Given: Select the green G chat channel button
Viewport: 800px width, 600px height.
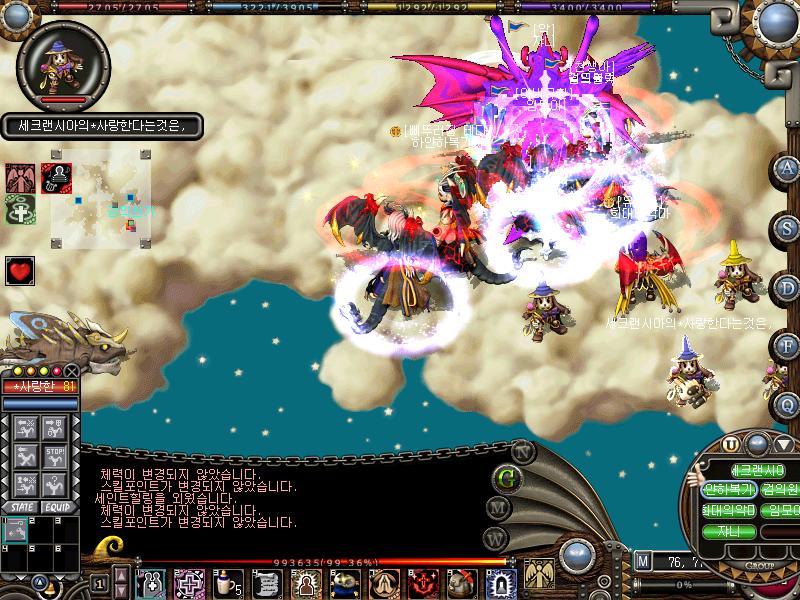Looking at the screenshot, I should 508,477.
